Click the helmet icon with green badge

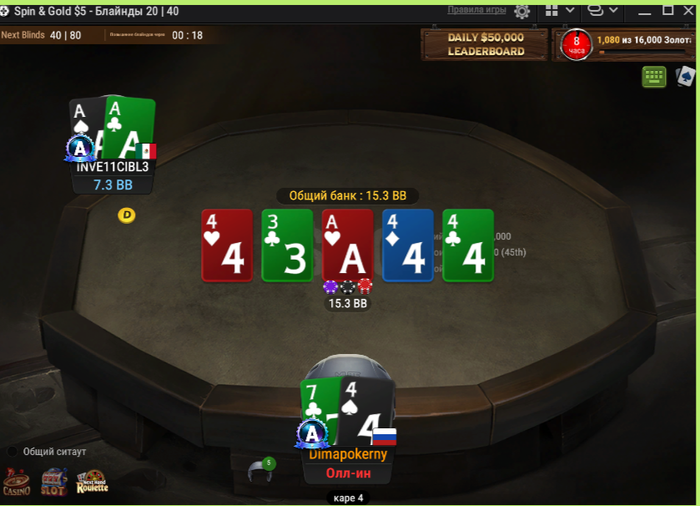pyautogui.click(x=262, y=470)
